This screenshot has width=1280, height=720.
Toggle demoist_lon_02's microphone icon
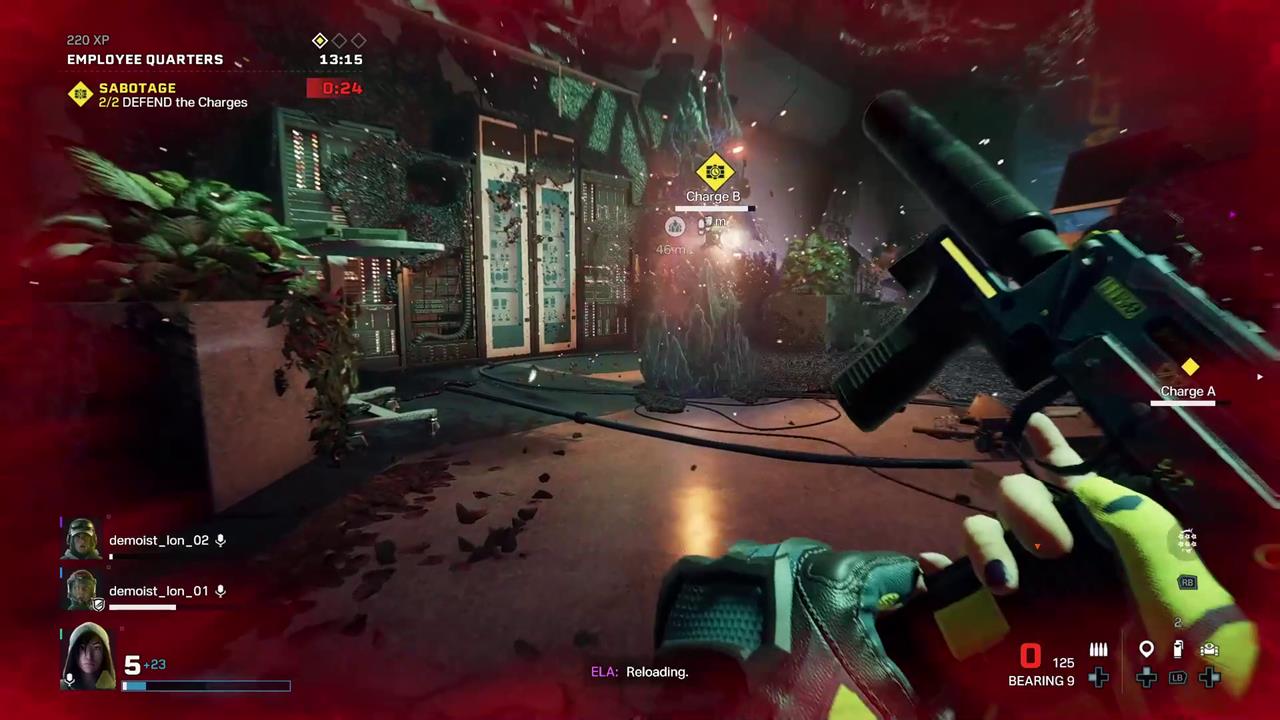pos(221,540)
